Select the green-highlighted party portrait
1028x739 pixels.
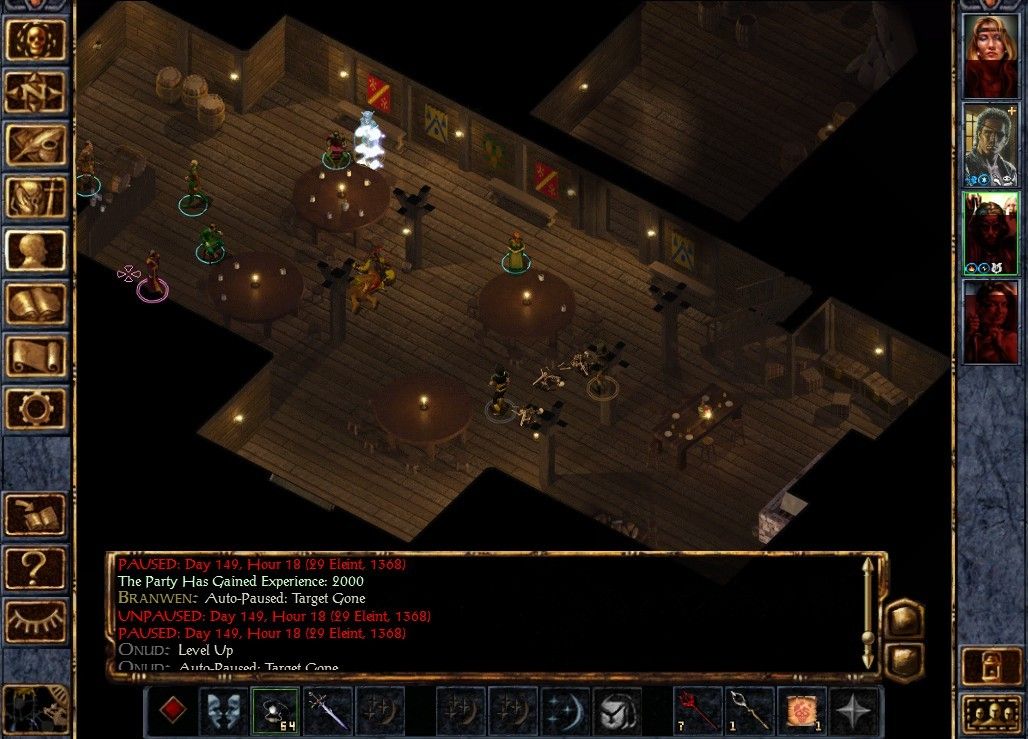point(990,233)
